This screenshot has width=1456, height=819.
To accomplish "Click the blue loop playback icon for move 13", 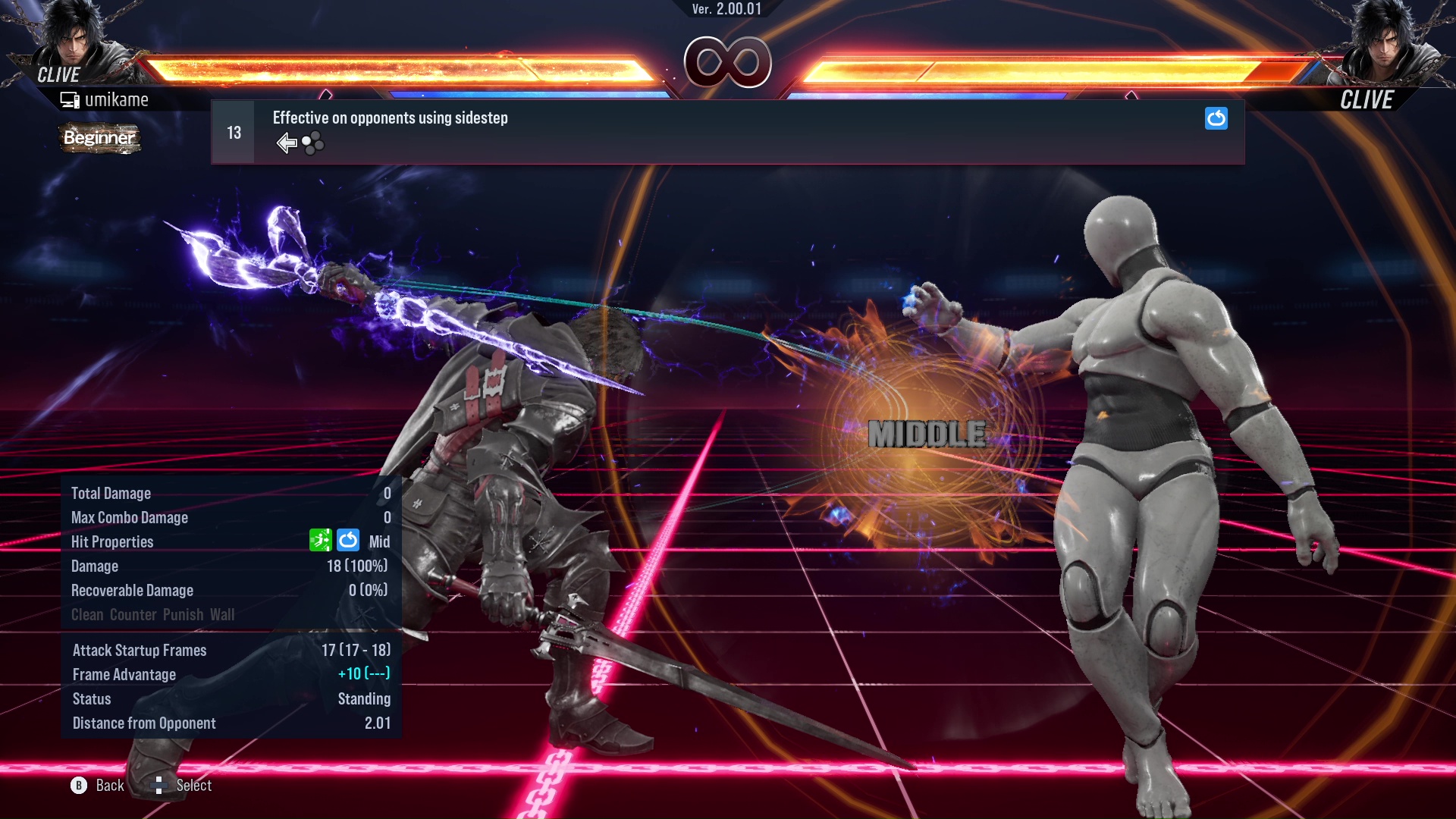I will click(1216, 119).
